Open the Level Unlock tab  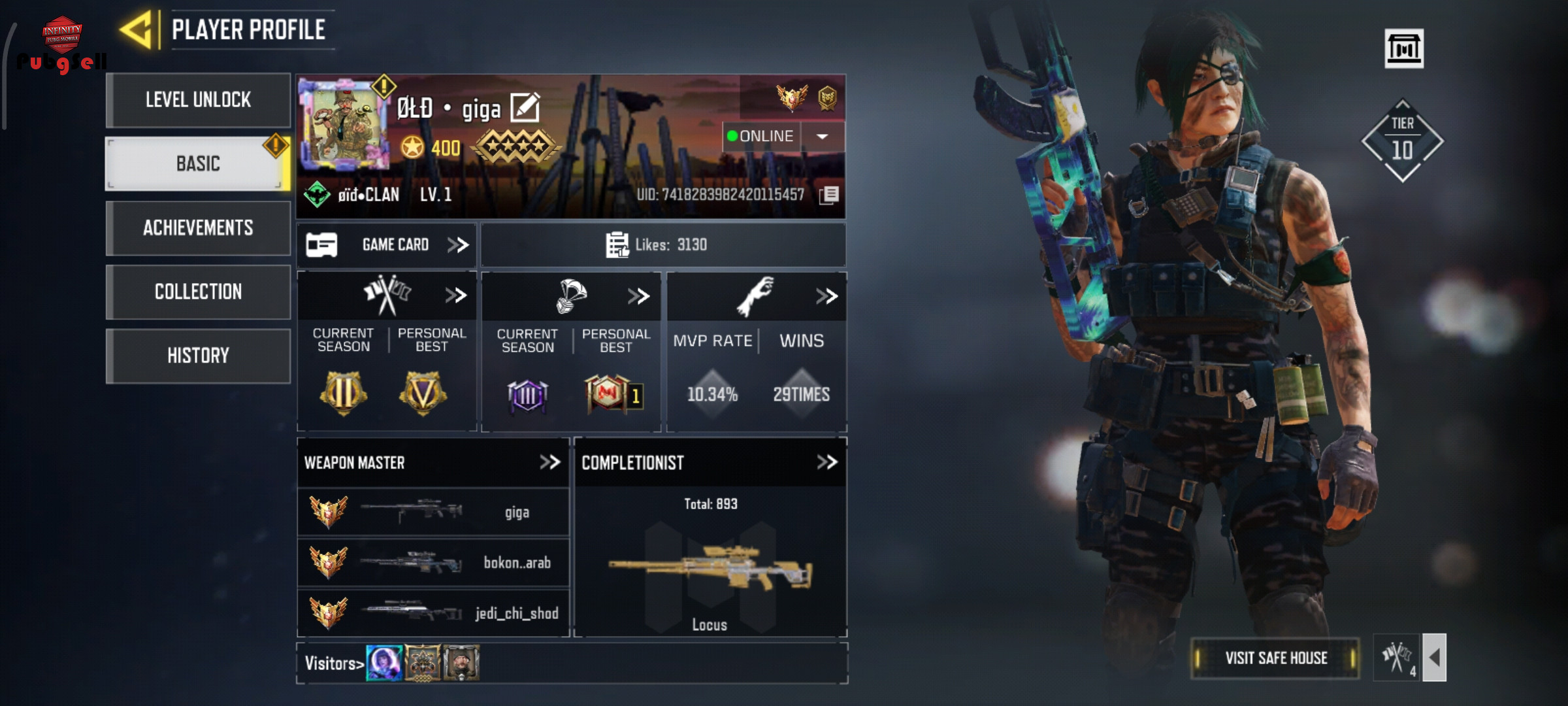point(198,100)
